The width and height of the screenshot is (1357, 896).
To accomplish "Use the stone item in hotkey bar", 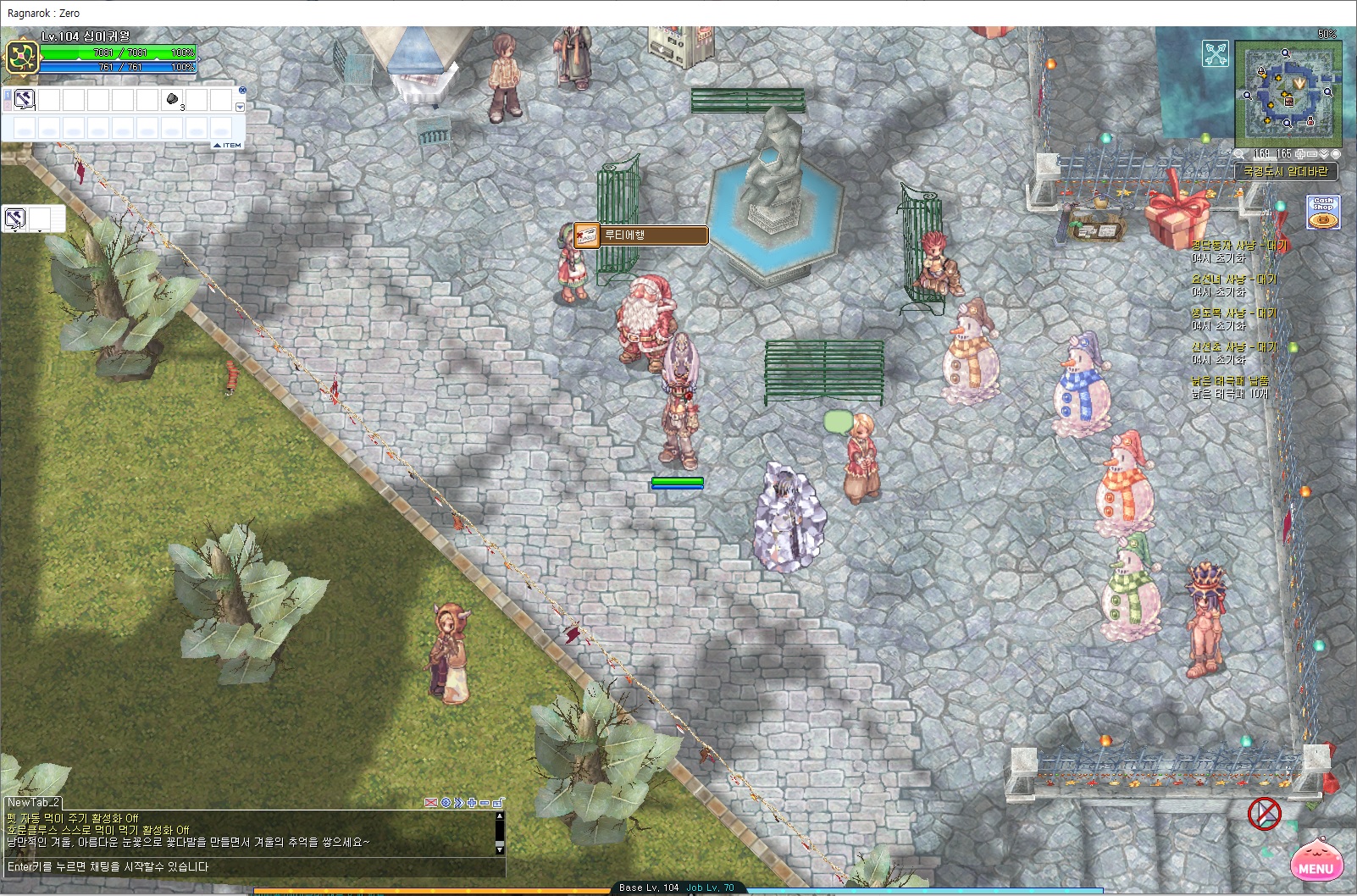I will (172, 100).
